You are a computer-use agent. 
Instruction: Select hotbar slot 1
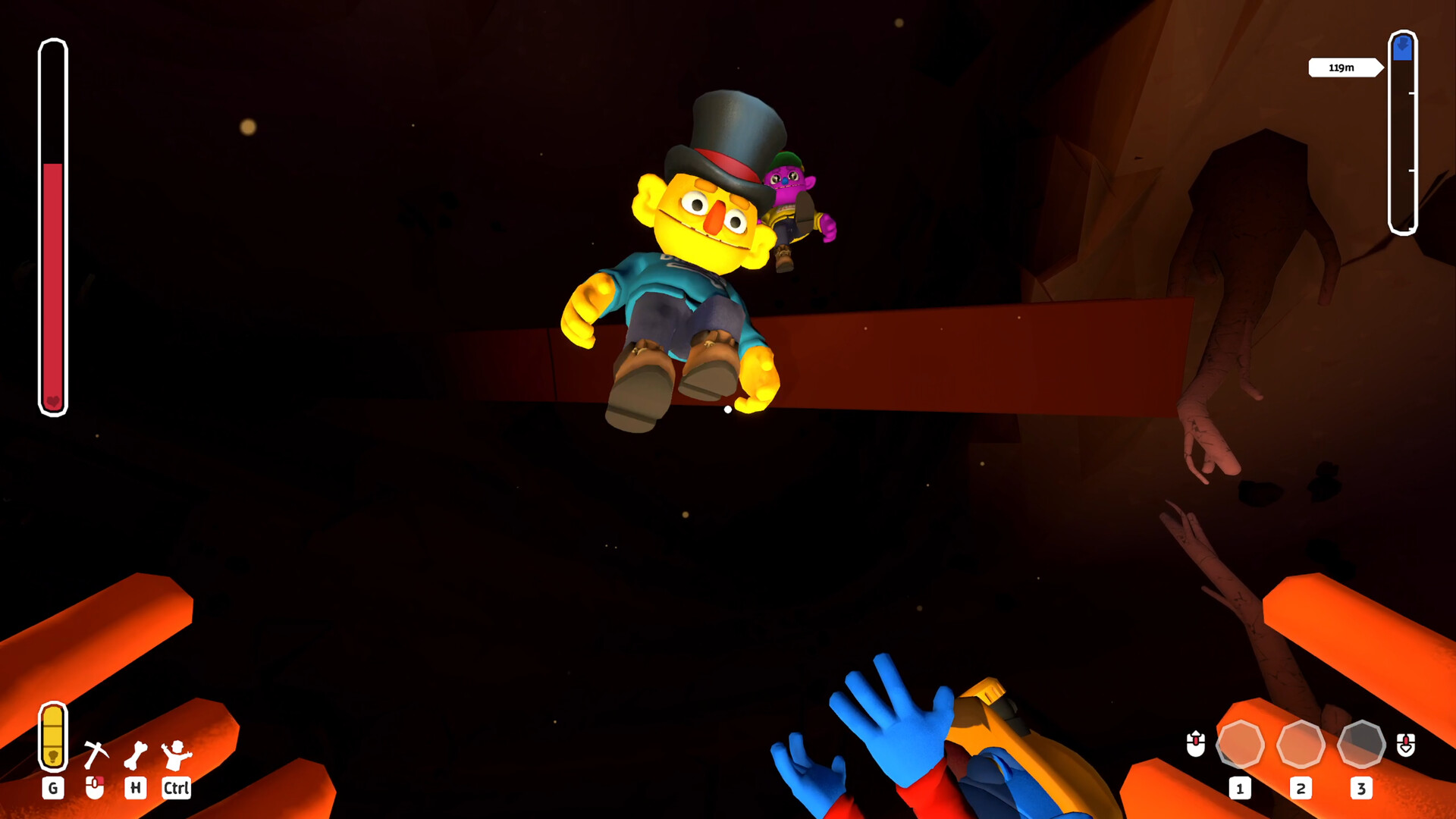[1241, 745]
